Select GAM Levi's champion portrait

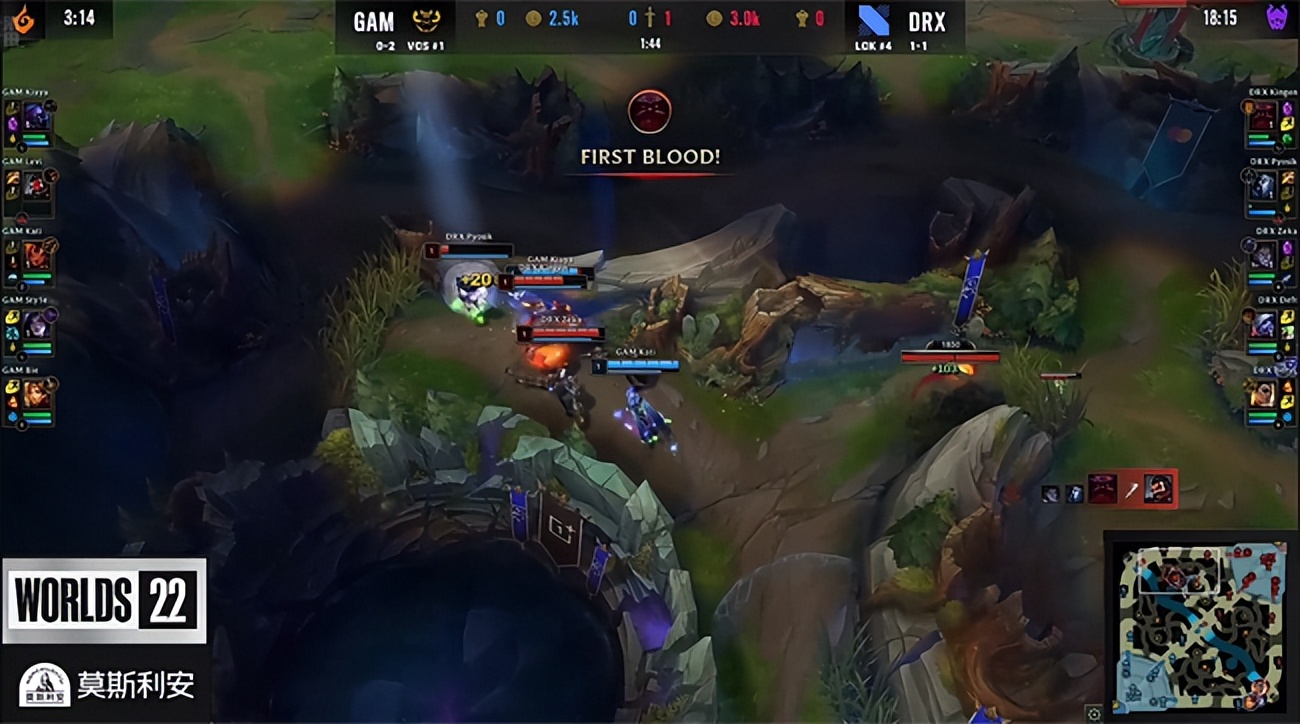point(34,184)
